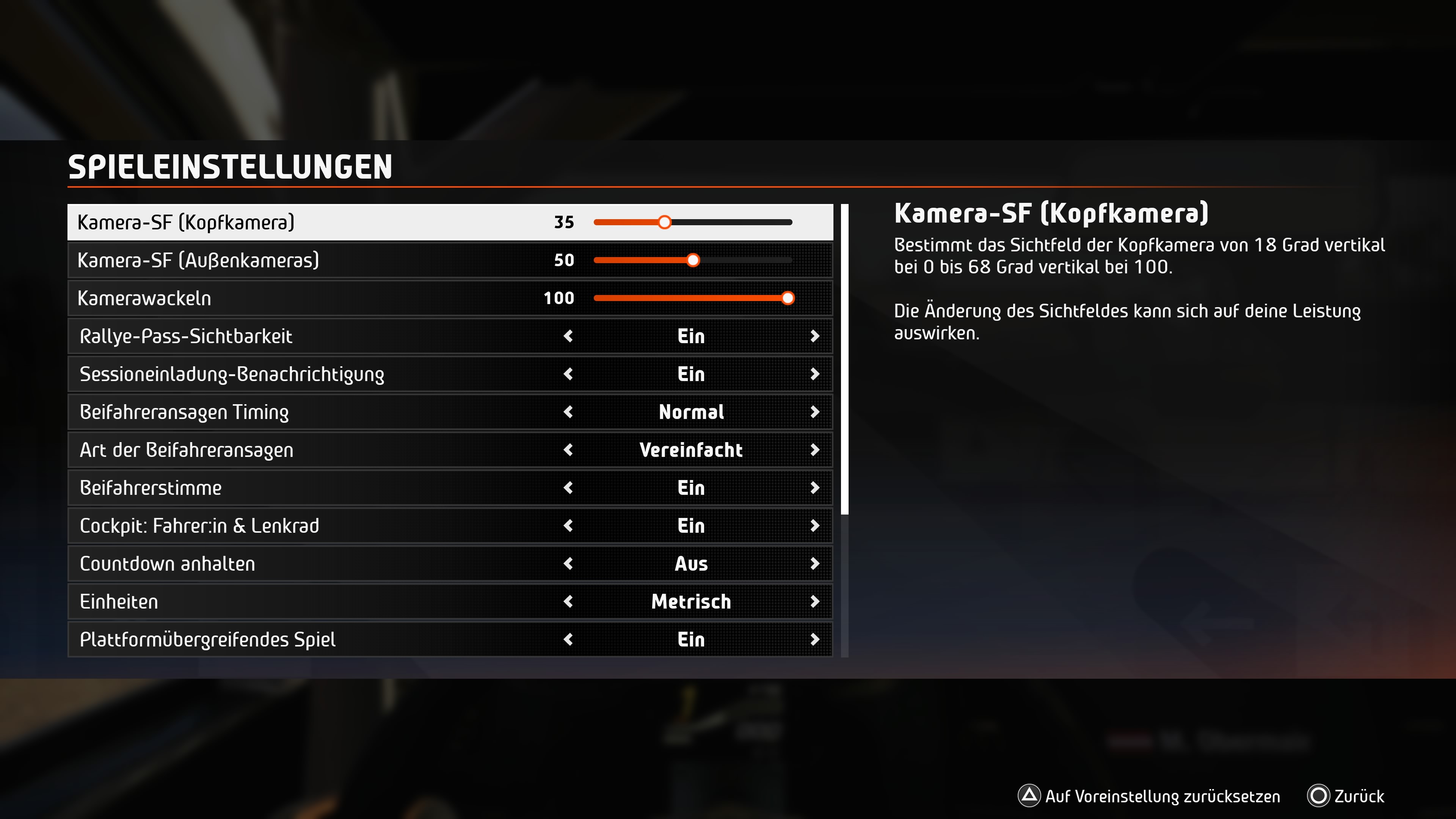Go back with the Zurück button
1456x819 pixels.
pos(1346,796)
